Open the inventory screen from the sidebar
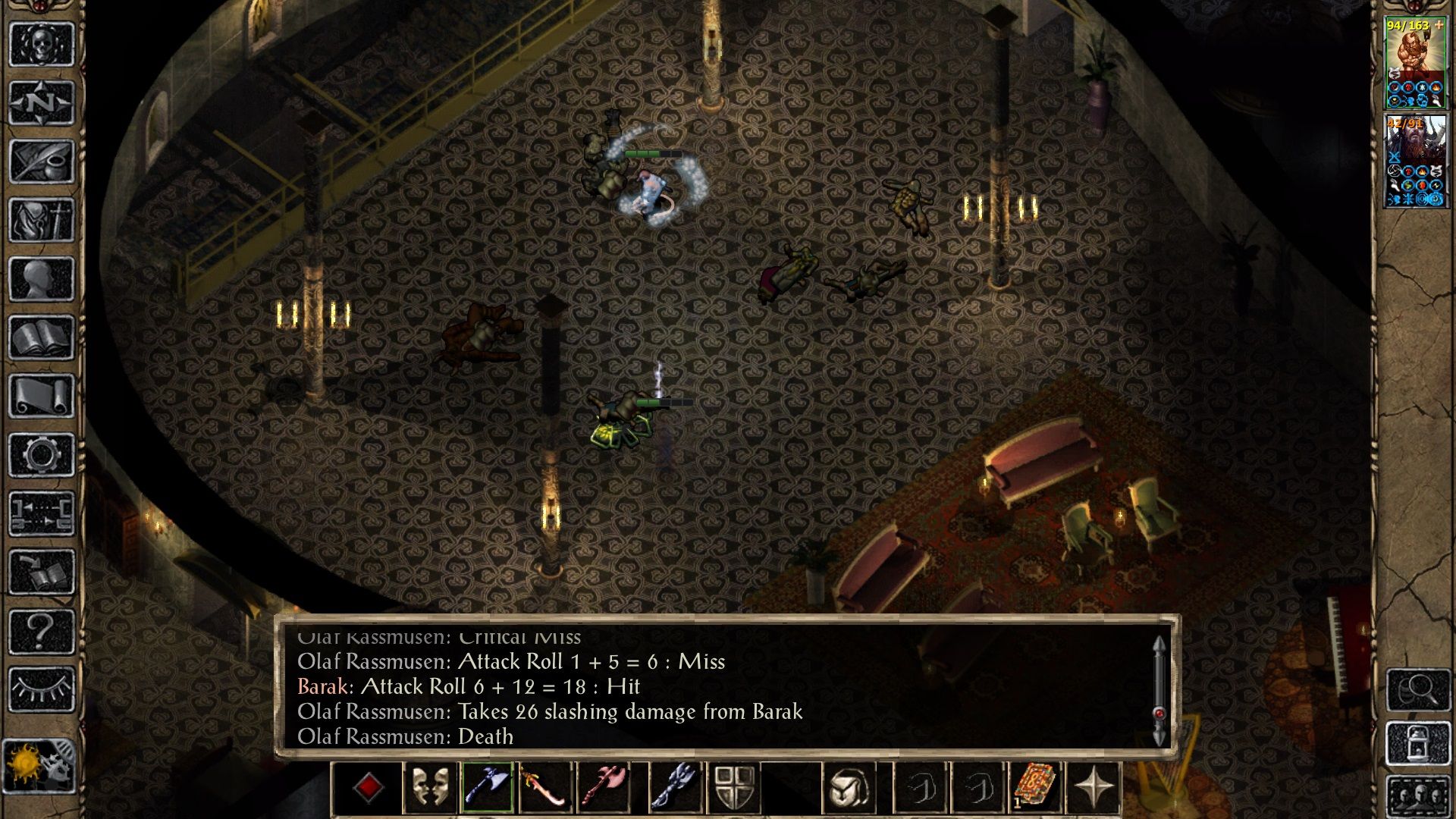This screenshot has height=819, width=1456. pos(42,221)
